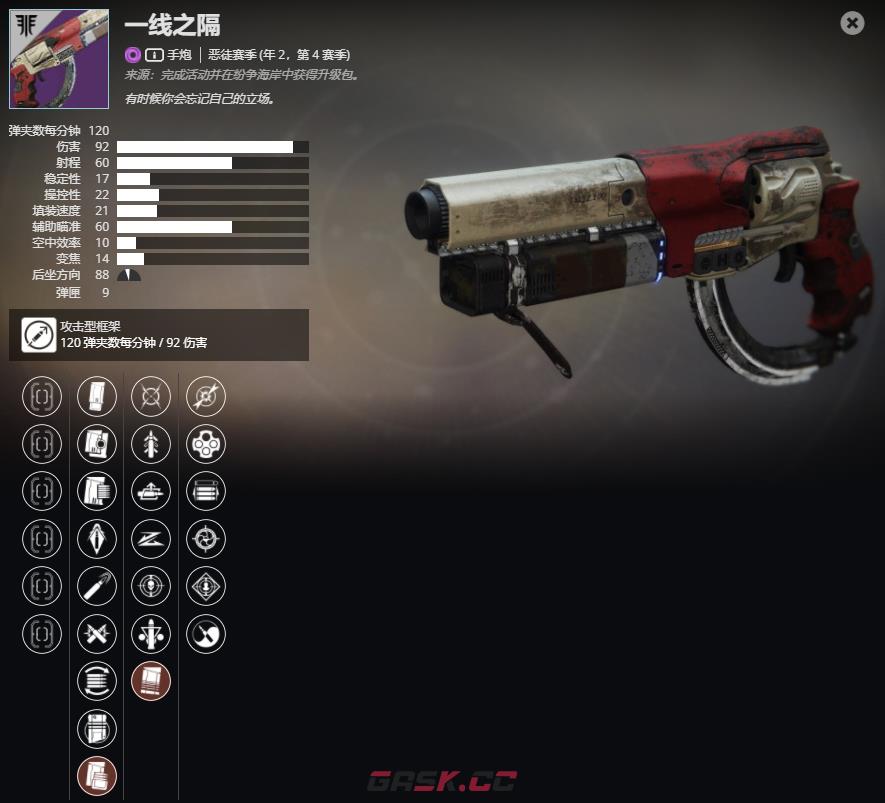
Task: Choose the crossed bullets magazine perk
Action: tap(97, 633)
